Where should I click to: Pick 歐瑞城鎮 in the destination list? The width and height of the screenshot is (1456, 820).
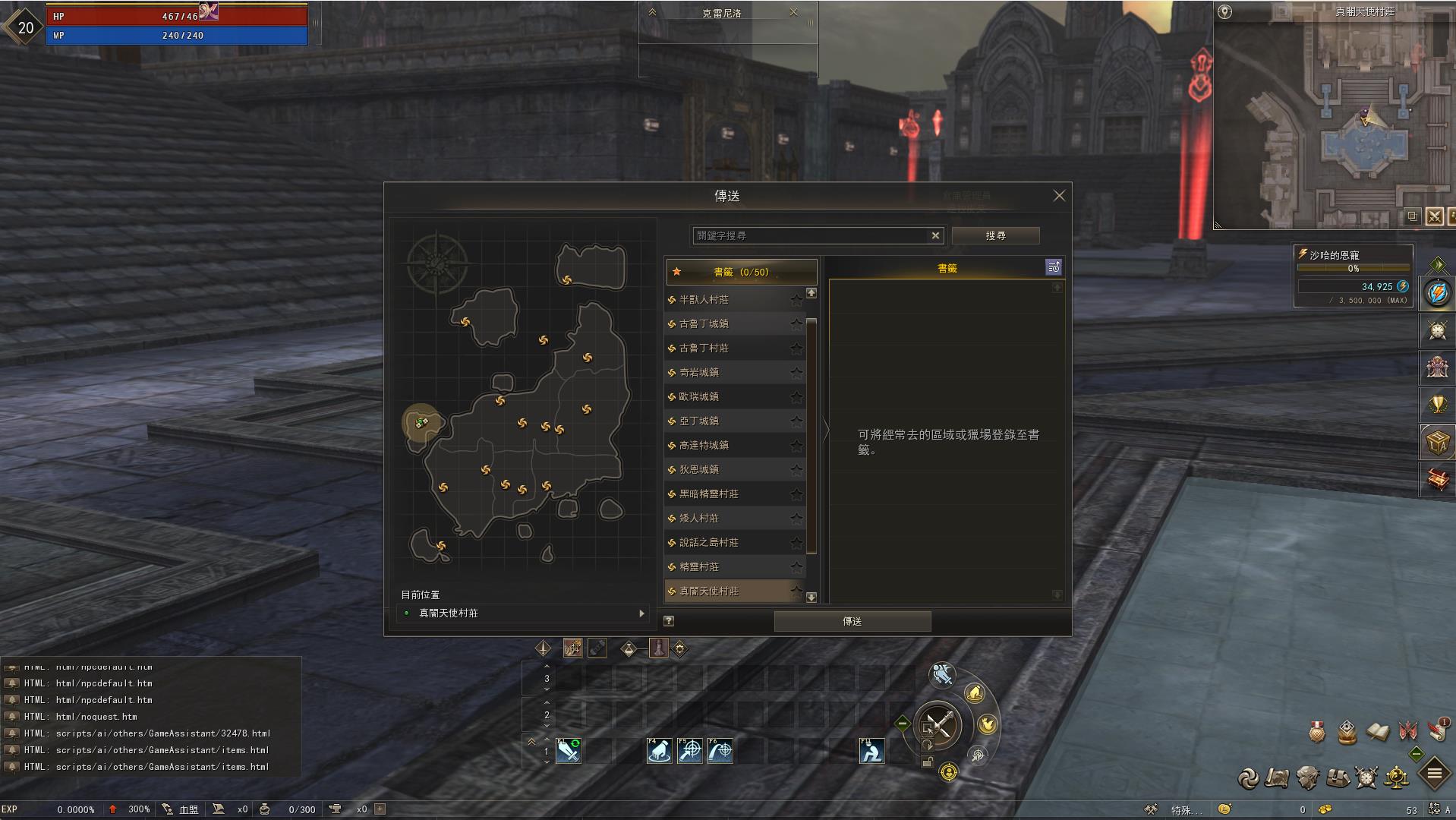point(698,397)
